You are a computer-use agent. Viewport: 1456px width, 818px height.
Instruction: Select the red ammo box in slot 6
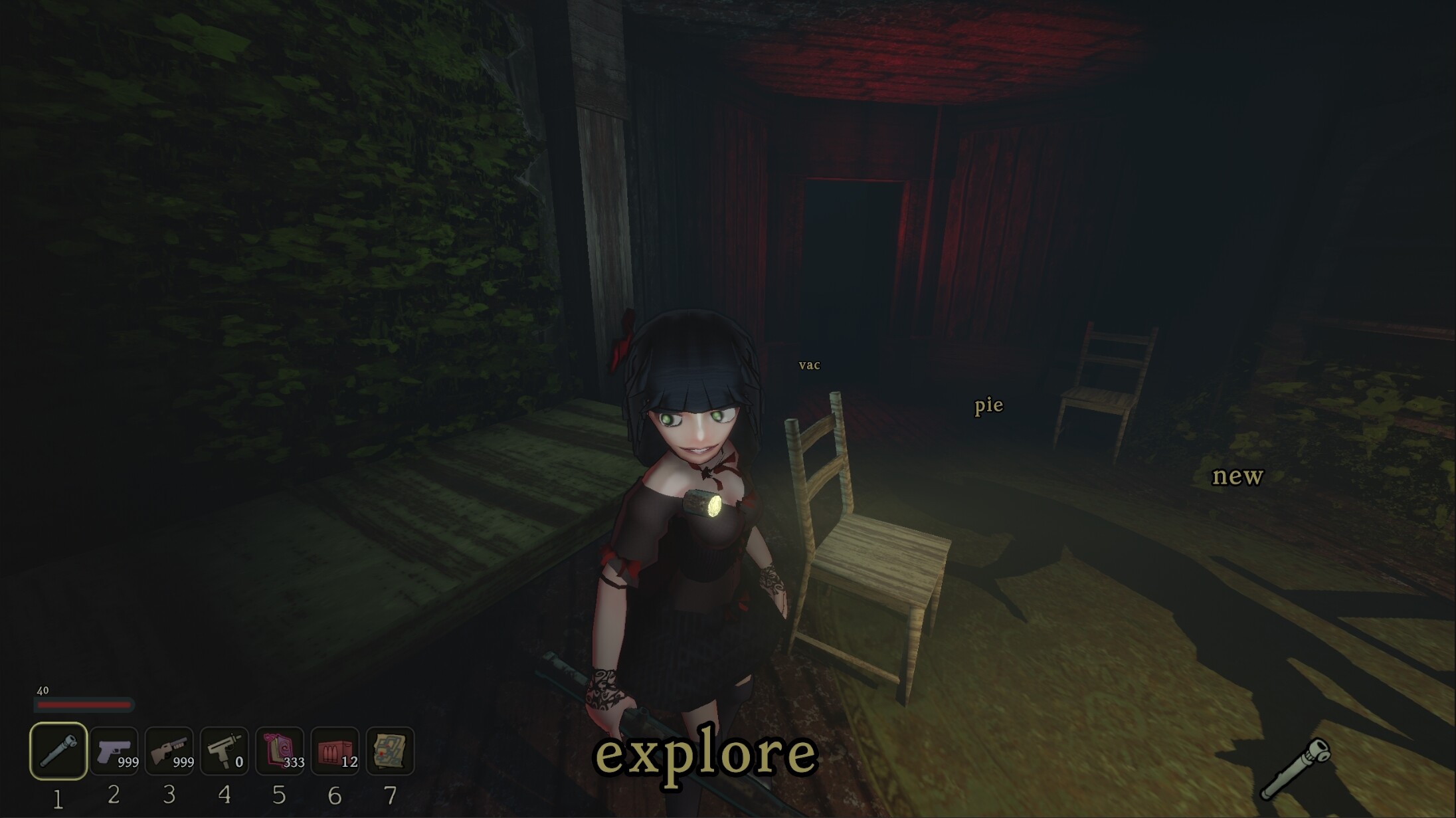pos(334,752)
